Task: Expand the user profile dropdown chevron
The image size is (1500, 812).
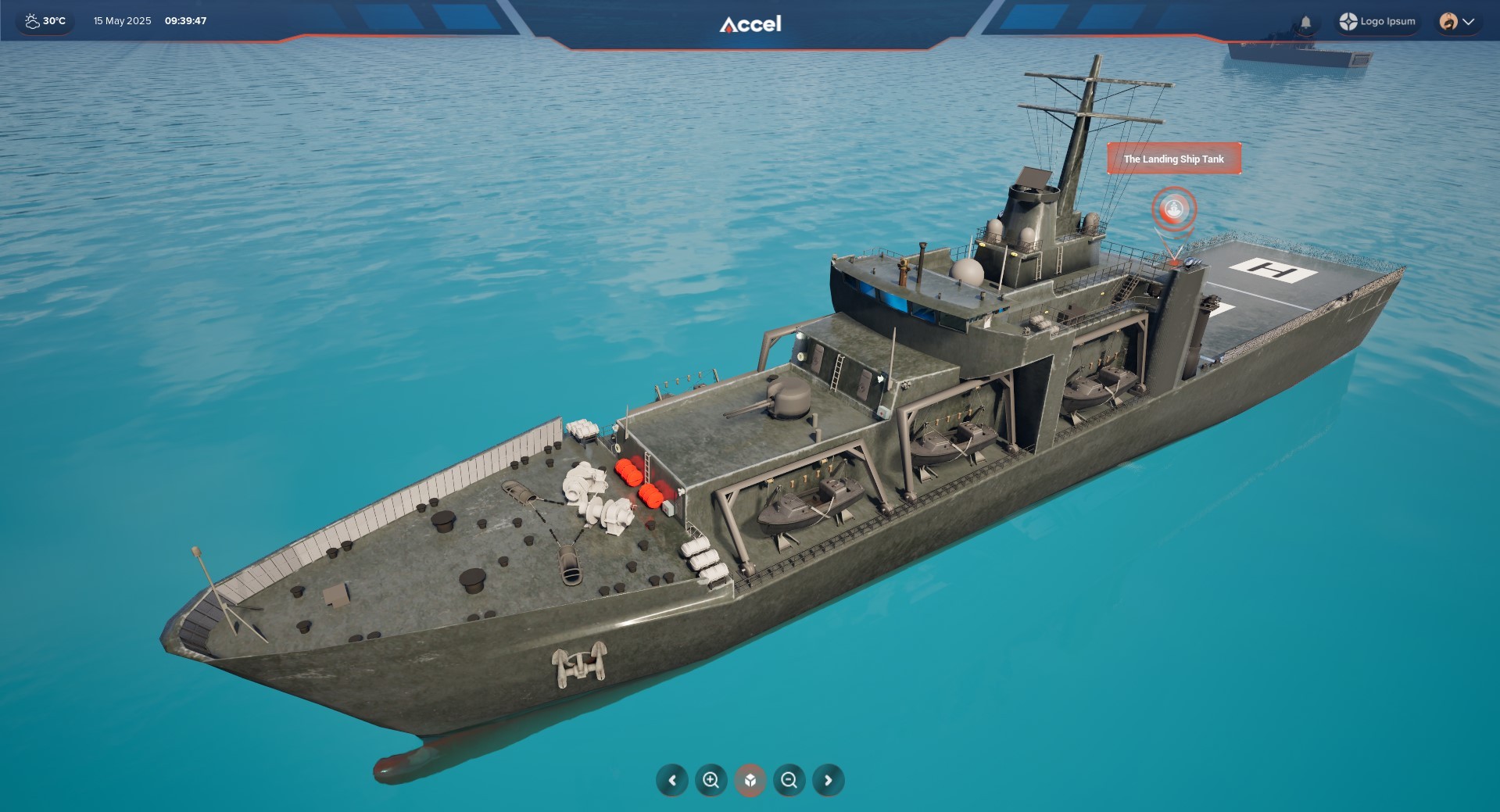Action: click(x=1470, y=23)
